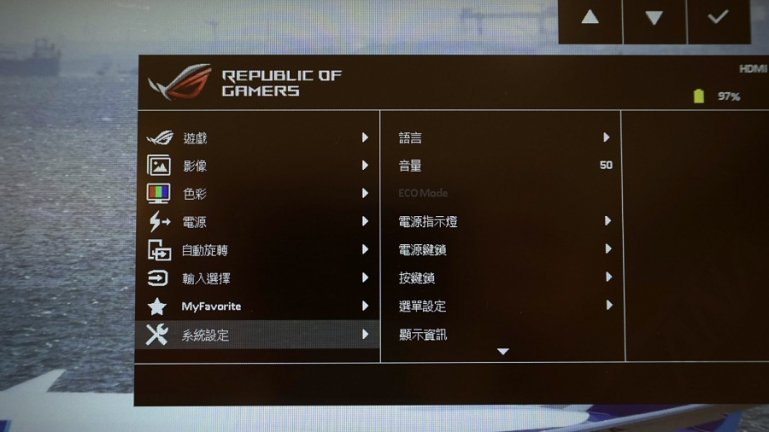Image resolution: width=769 pixels, height=432 pixels.
Task: Open the 遊戲 (Gaming) menu
Action: (196, 138)
